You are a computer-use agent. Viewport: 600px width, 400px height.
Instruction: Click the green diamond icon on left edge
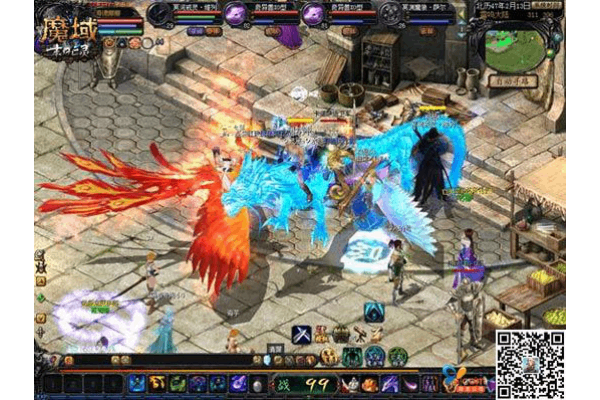[40, 297]
